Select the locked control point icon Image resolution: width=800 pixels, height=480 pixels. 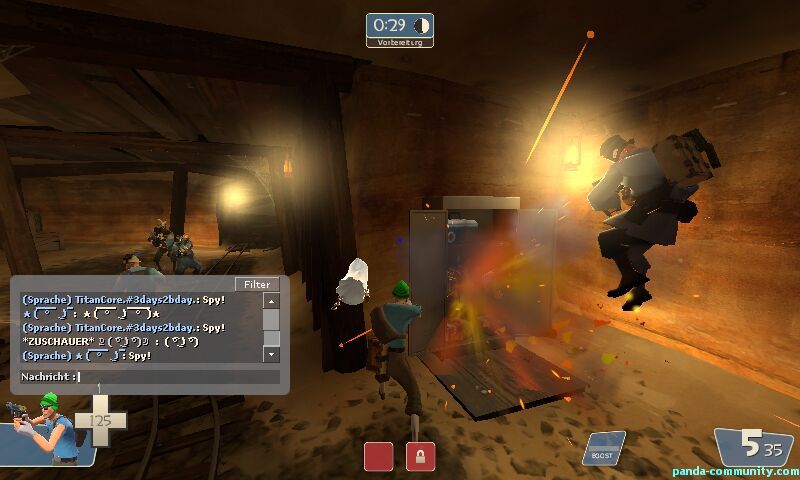click(x=420, y=456)
